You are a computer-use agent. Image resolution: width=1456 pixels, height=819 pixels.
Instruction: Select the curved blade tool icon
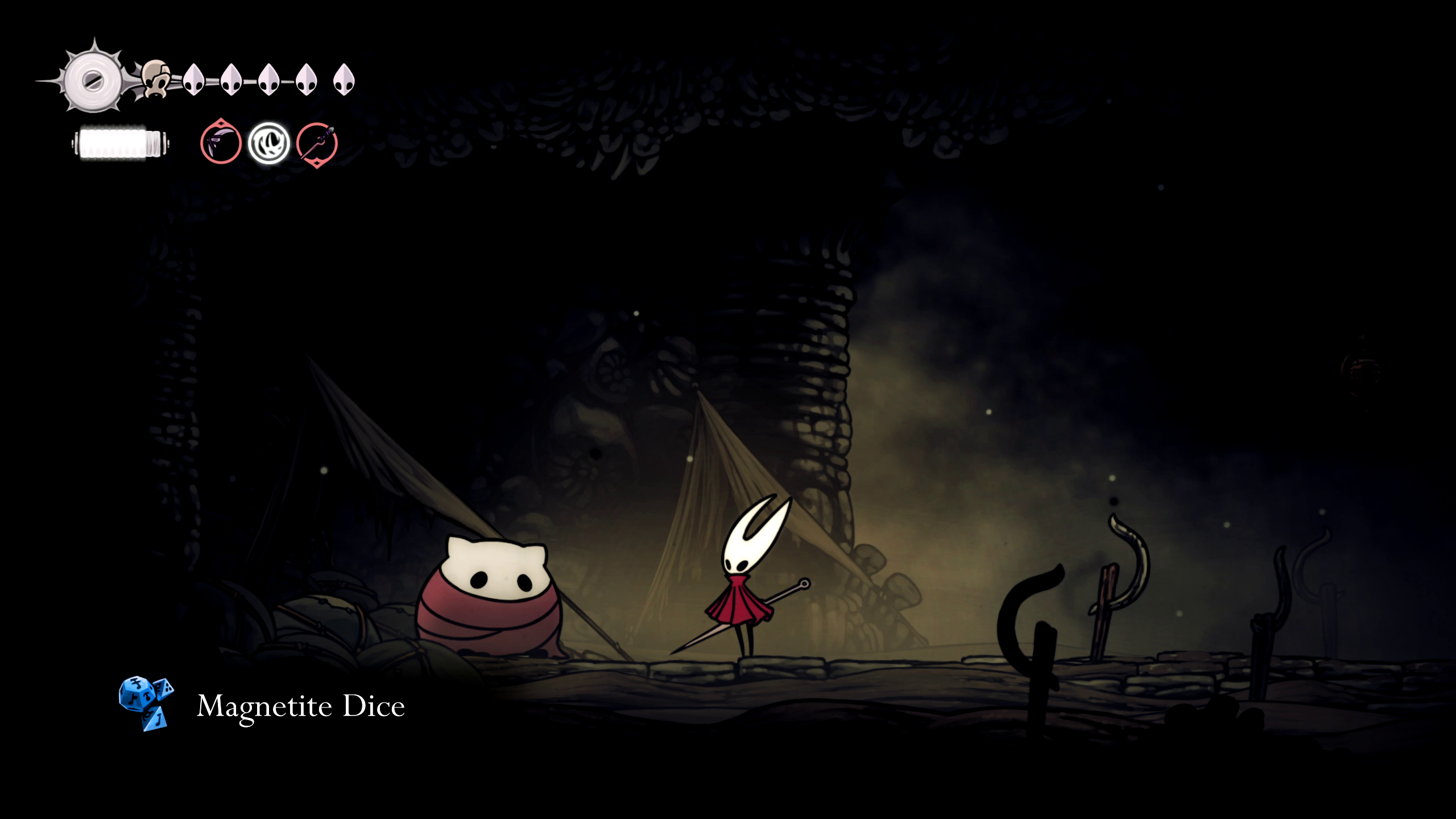click(221, 143)
